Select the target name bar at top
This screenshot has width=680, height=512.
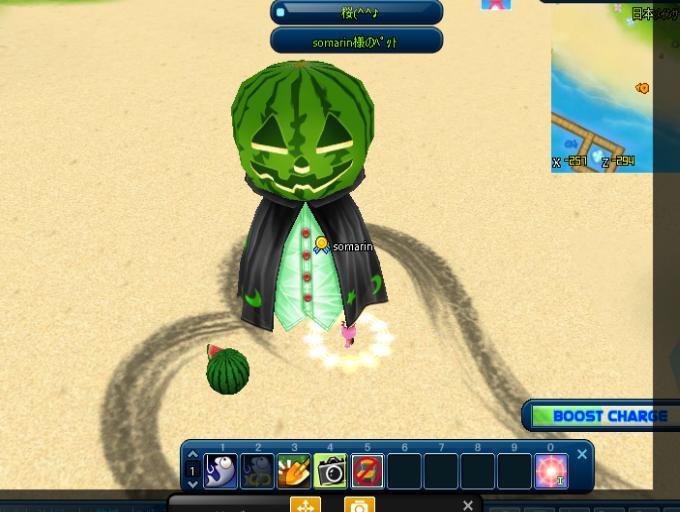click(x=357, y=12)
